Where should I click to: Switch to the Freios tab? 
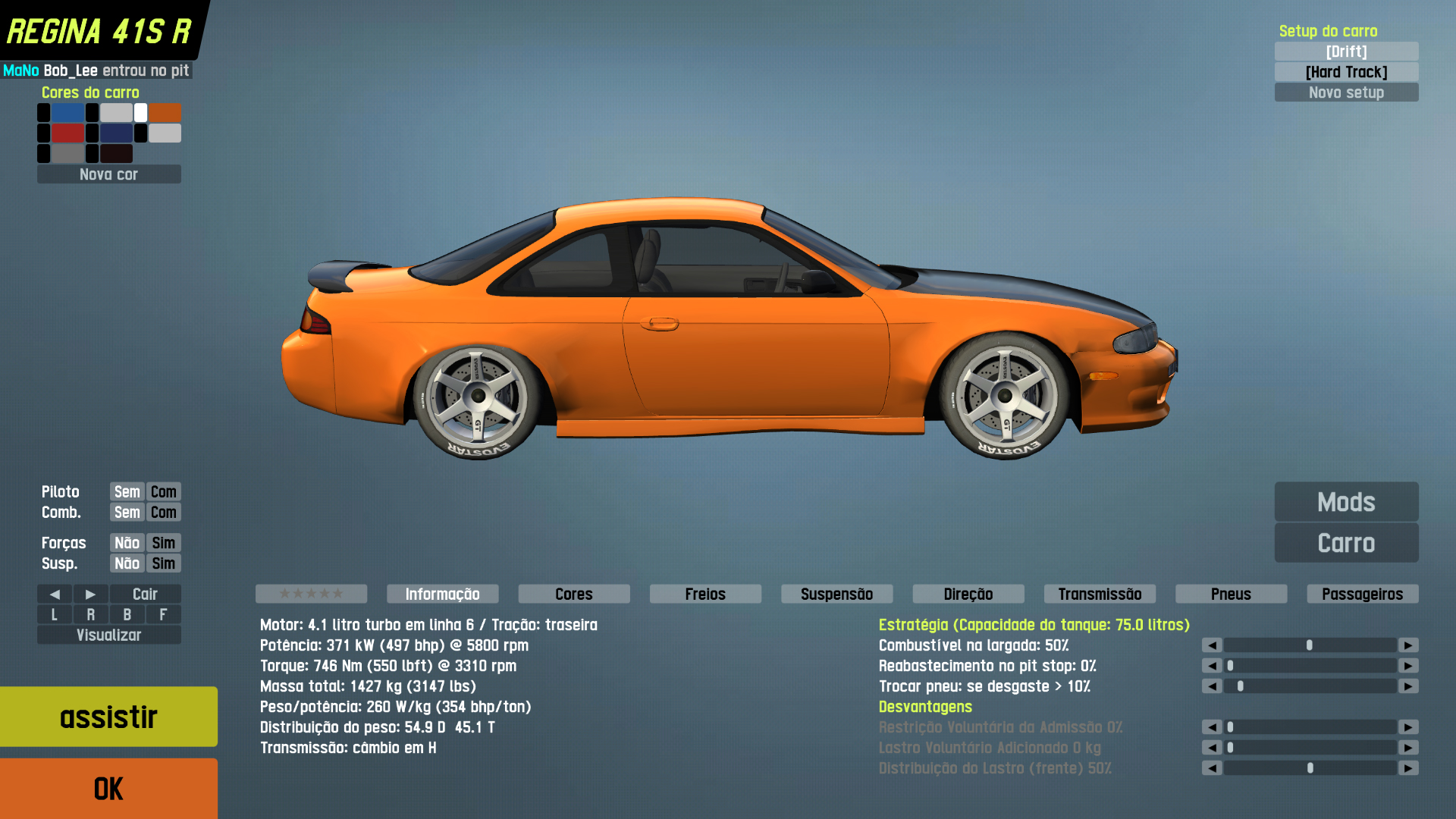pyautogui.click(x=705, y=594)
